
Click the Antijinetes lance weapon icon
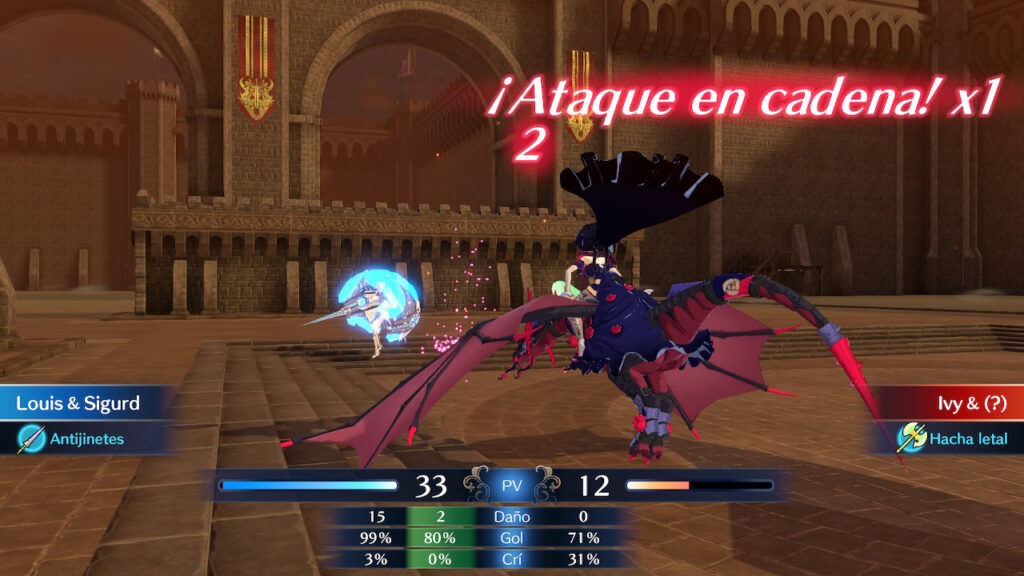[x=32, y=438]
